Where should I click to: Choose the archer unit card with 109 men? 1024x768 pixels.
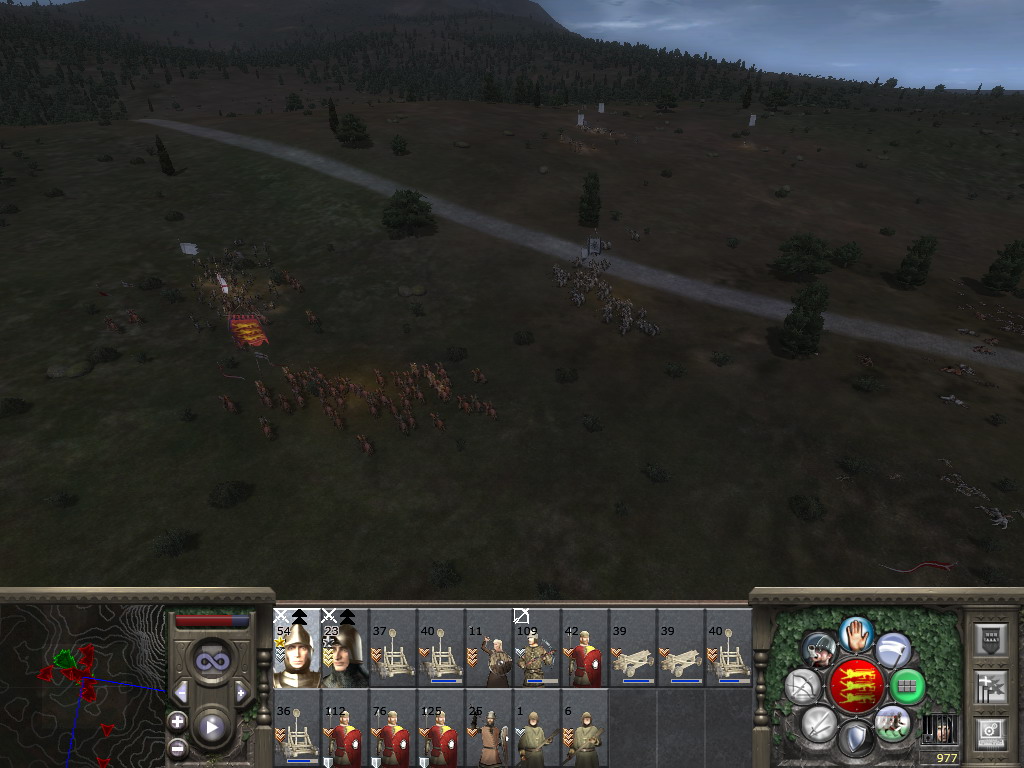537,648
